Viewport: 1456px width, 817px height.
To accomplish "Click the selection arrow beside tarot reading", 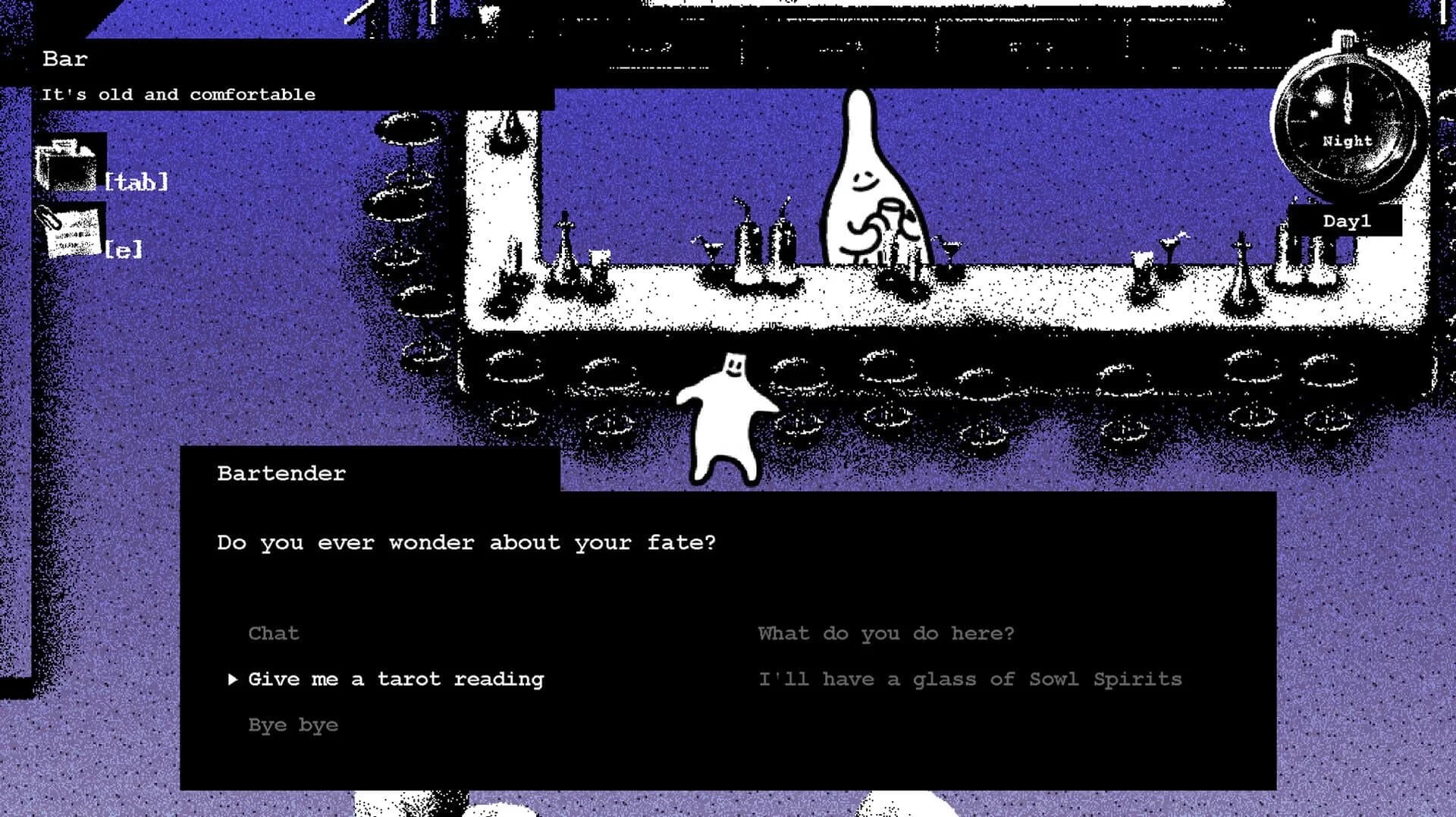I will point(232,679).
